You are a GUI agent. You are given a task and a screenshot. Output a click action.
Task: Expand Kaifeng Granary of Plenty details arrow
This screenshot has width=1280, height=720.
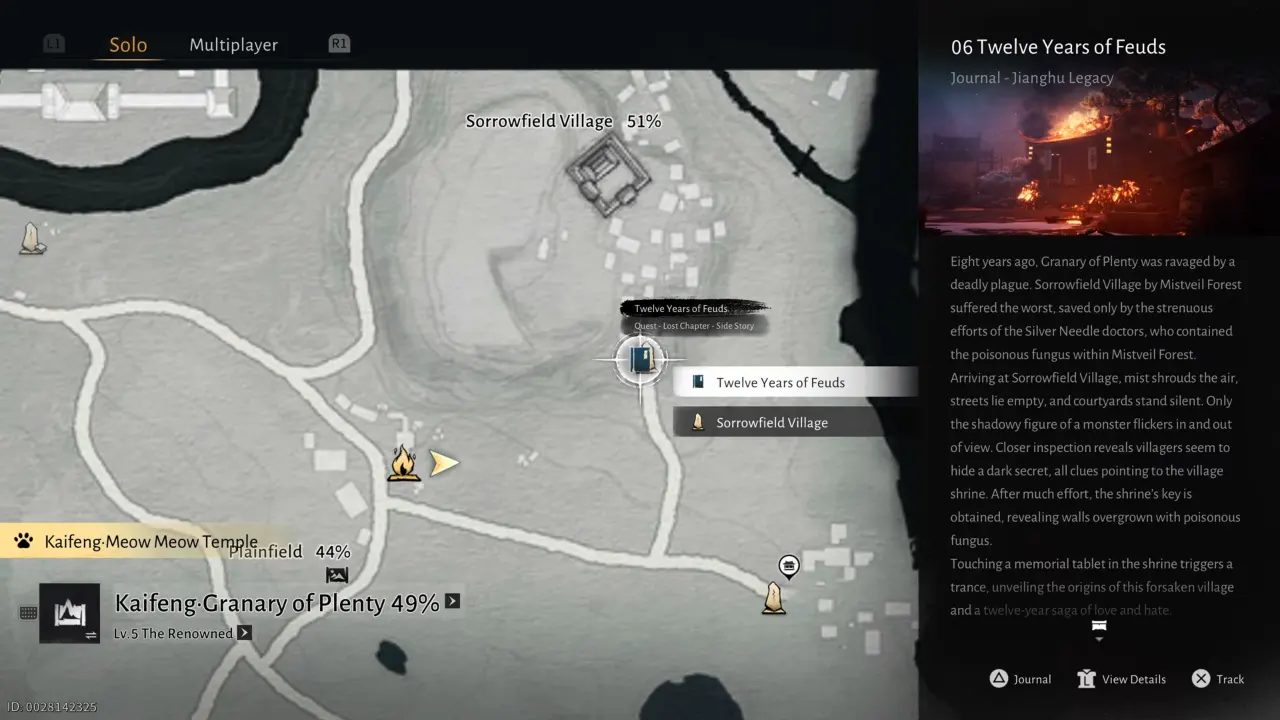pyautogui.click(x=450, y=602)
